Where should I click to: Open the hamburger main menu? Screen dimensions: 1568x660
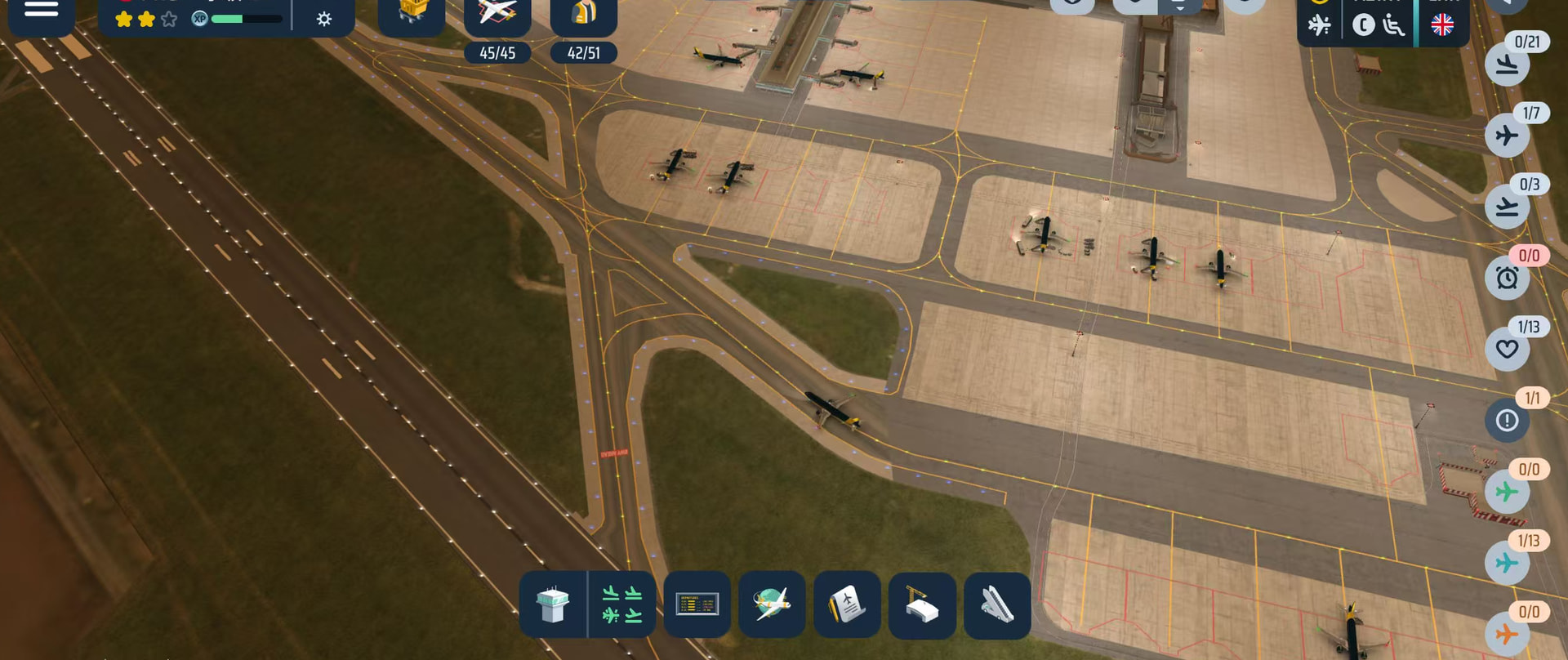click(41, 11)
